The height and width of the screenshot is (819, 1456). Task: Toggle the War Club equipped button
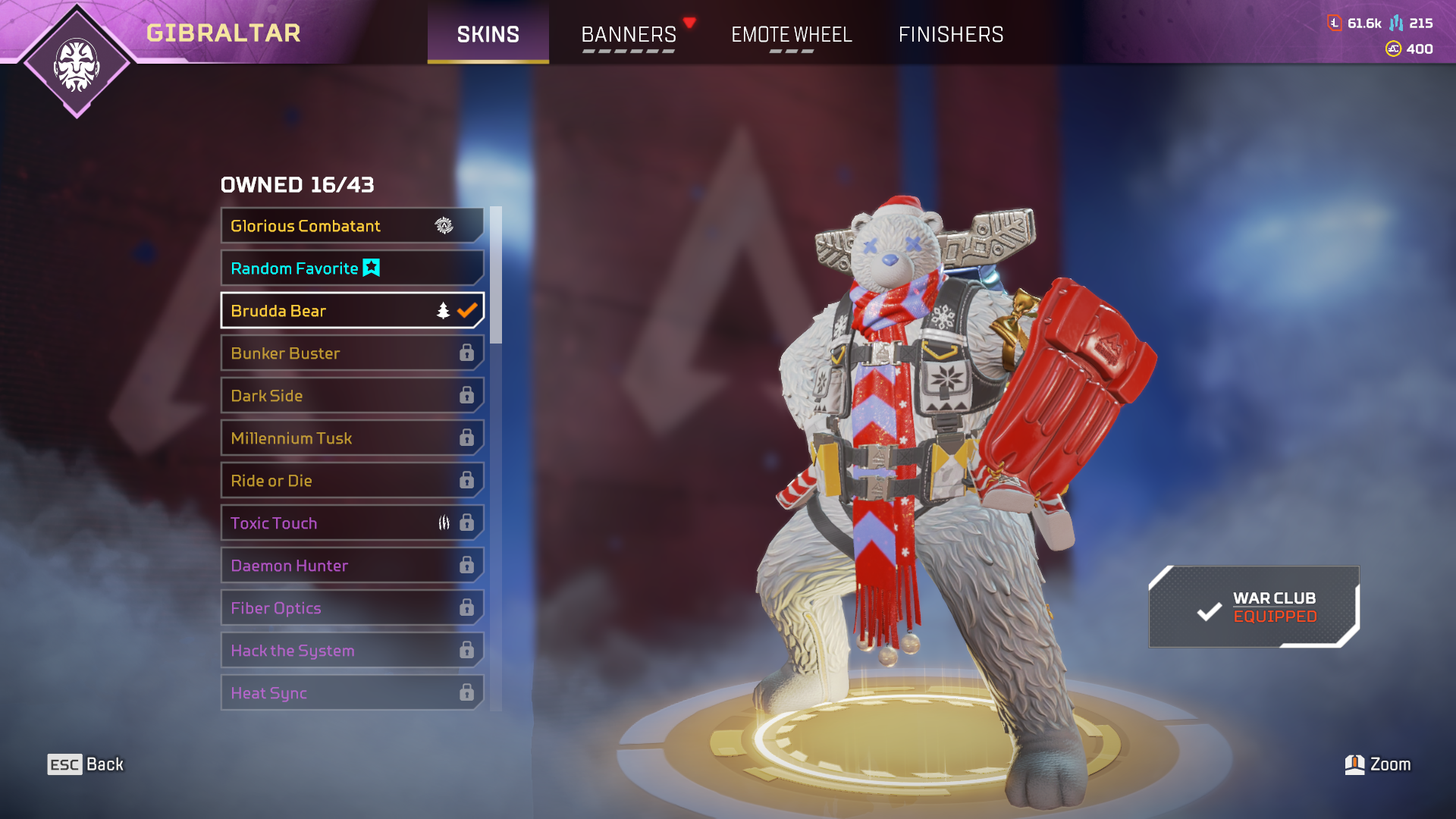(1254, 607)
